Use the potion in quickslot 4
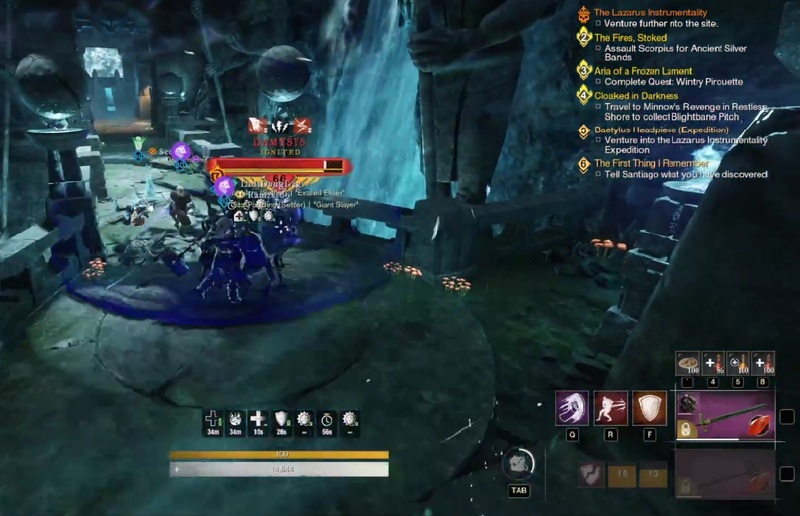Viewport: 800px width, 516px height. [712, 363]
